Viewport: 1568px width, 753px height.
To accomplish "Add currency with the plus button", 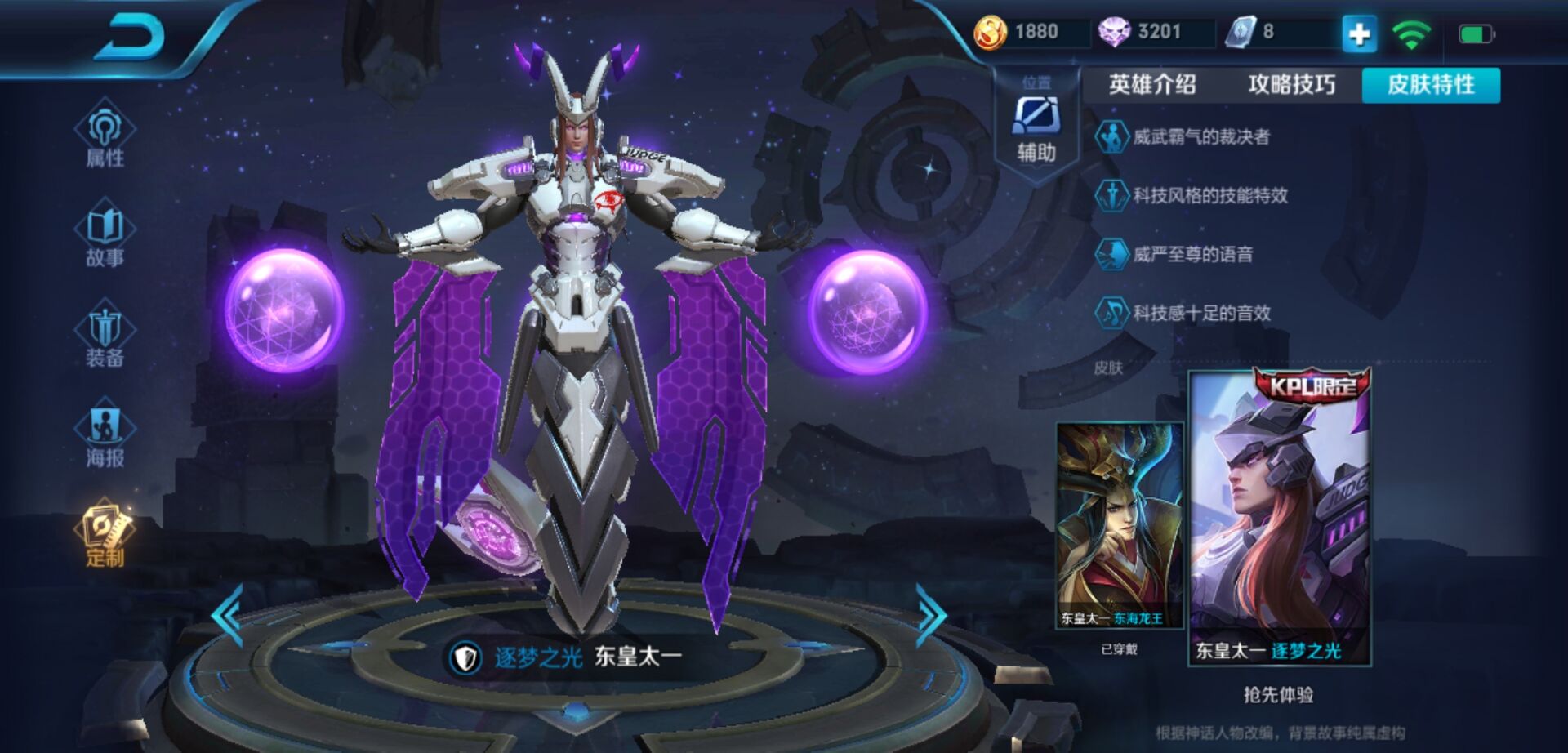I will click(x=1359, y=34).
